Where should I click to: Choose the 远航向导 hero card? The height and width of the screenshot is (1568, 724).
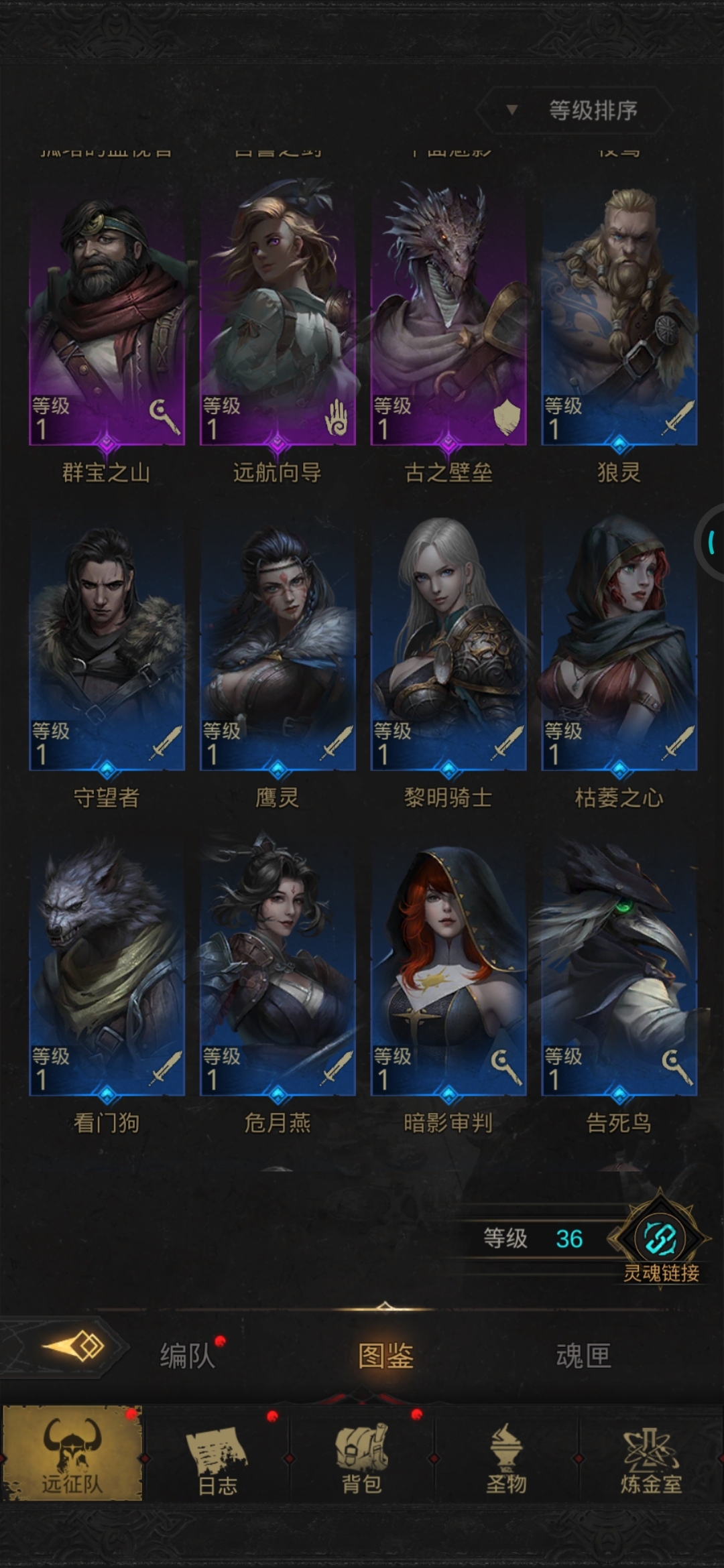pyautogui.click(x=278, y=315)
